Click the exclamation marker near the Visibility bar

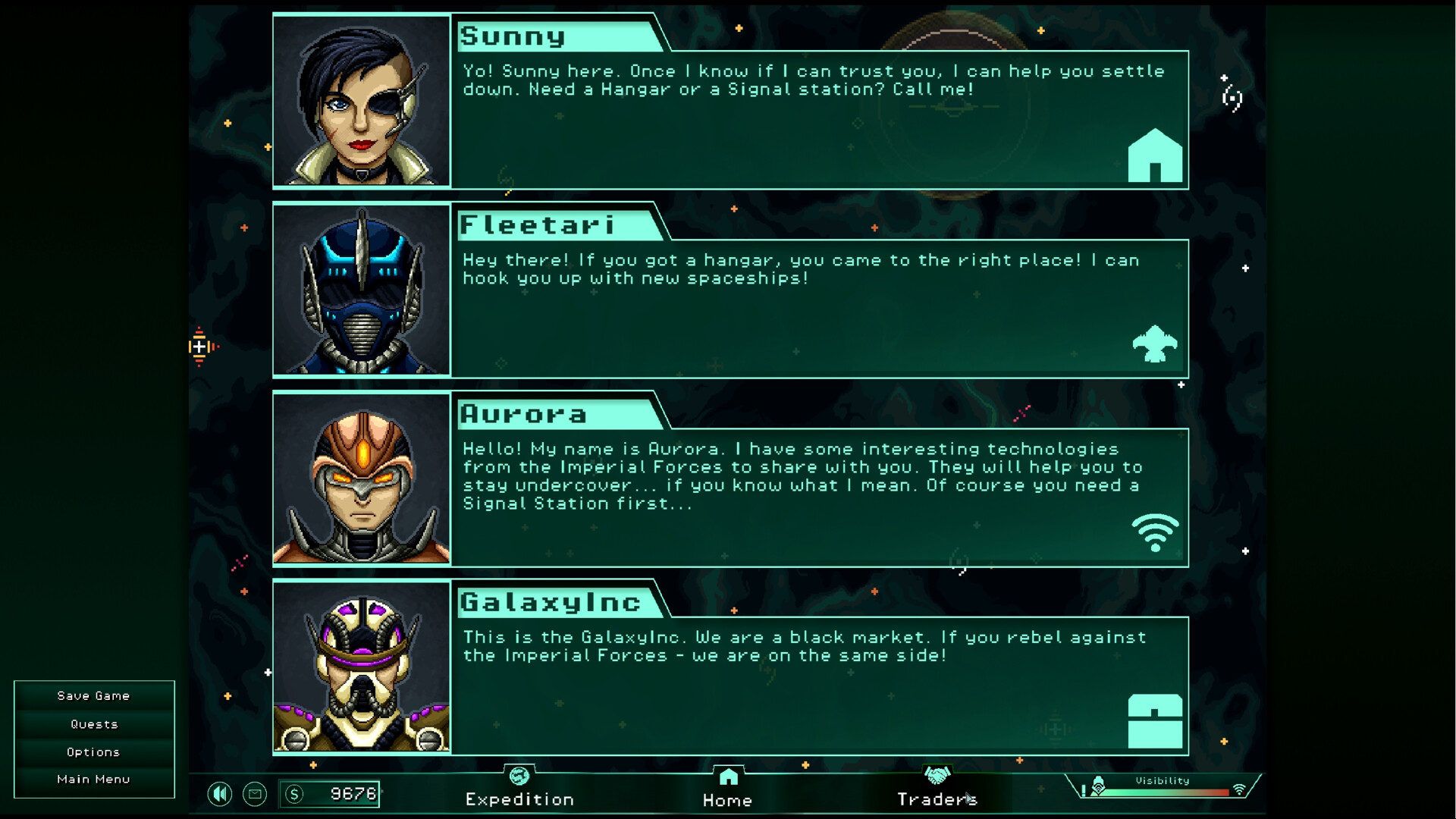tap(1083, 790)
